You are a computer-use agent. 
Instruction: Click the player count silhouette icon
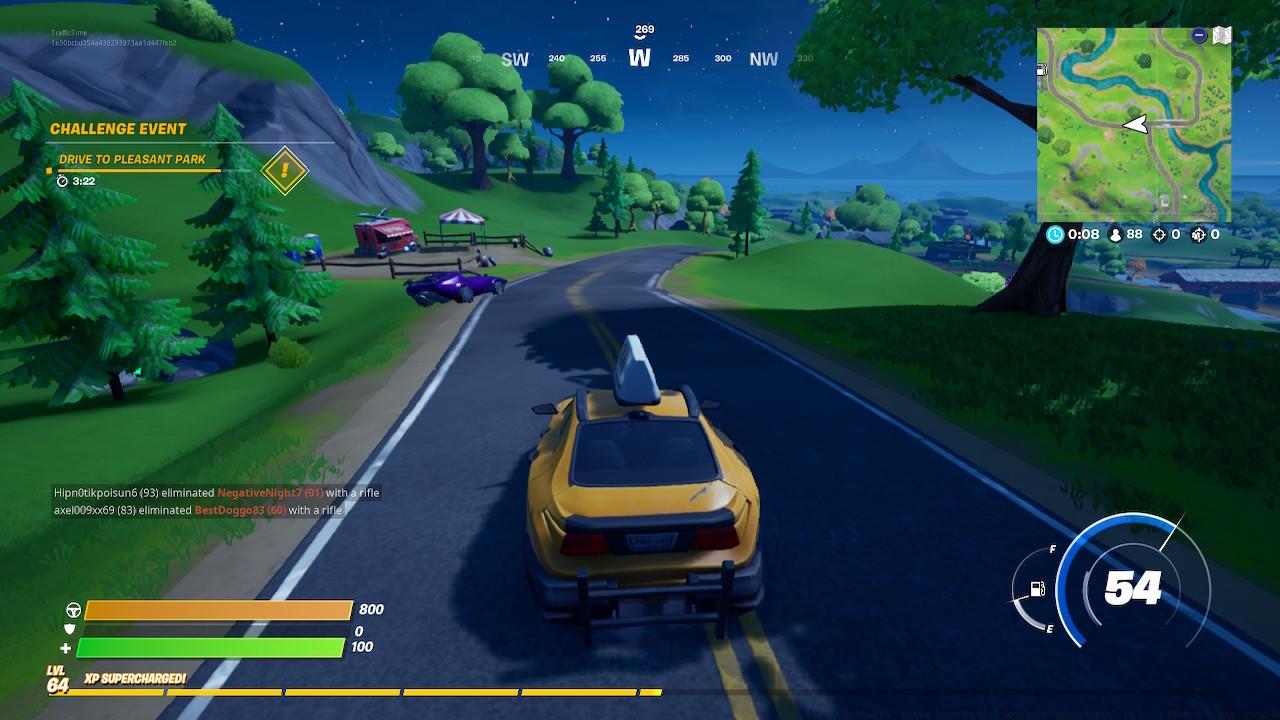[1116, 235]
